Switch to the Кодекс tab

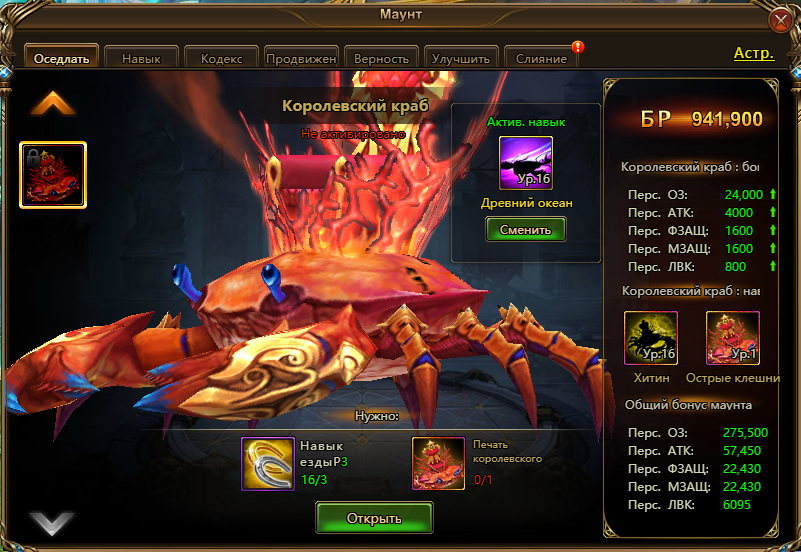pos(221,58)
